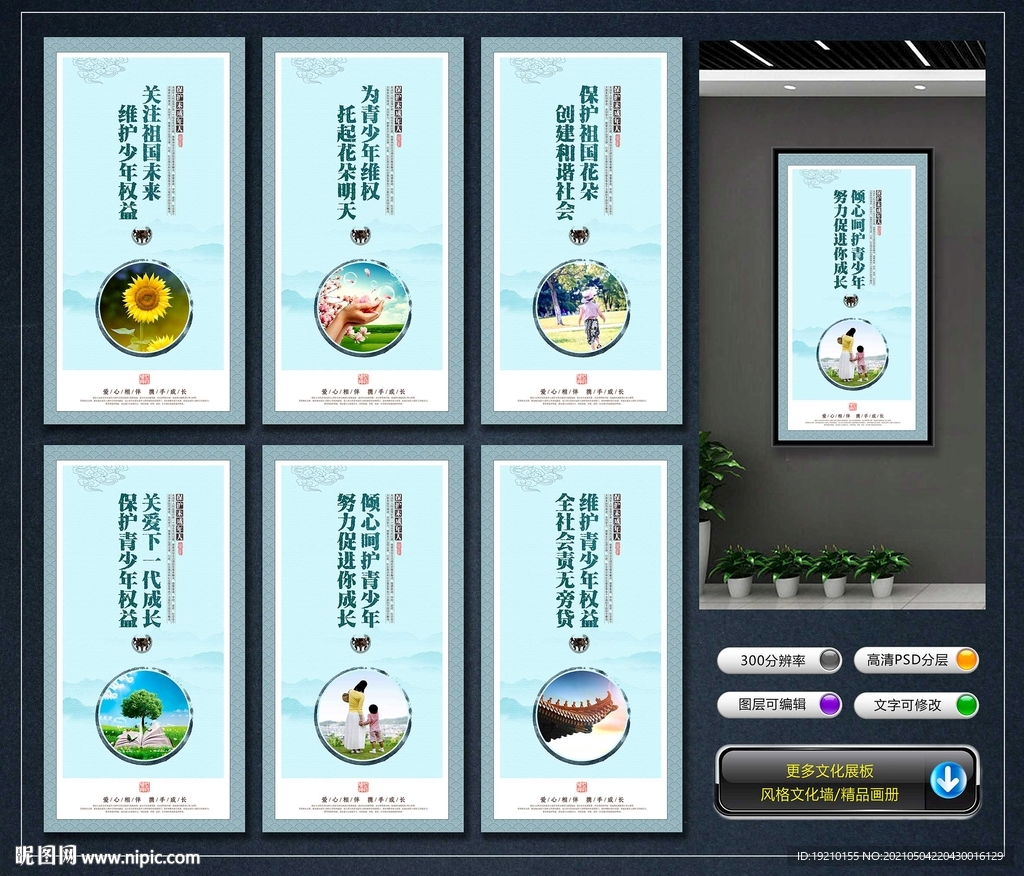1024x876 pixels.
Task: Choose the 保护祖国花朵 poster thumbnail
Action: [581, 230]
